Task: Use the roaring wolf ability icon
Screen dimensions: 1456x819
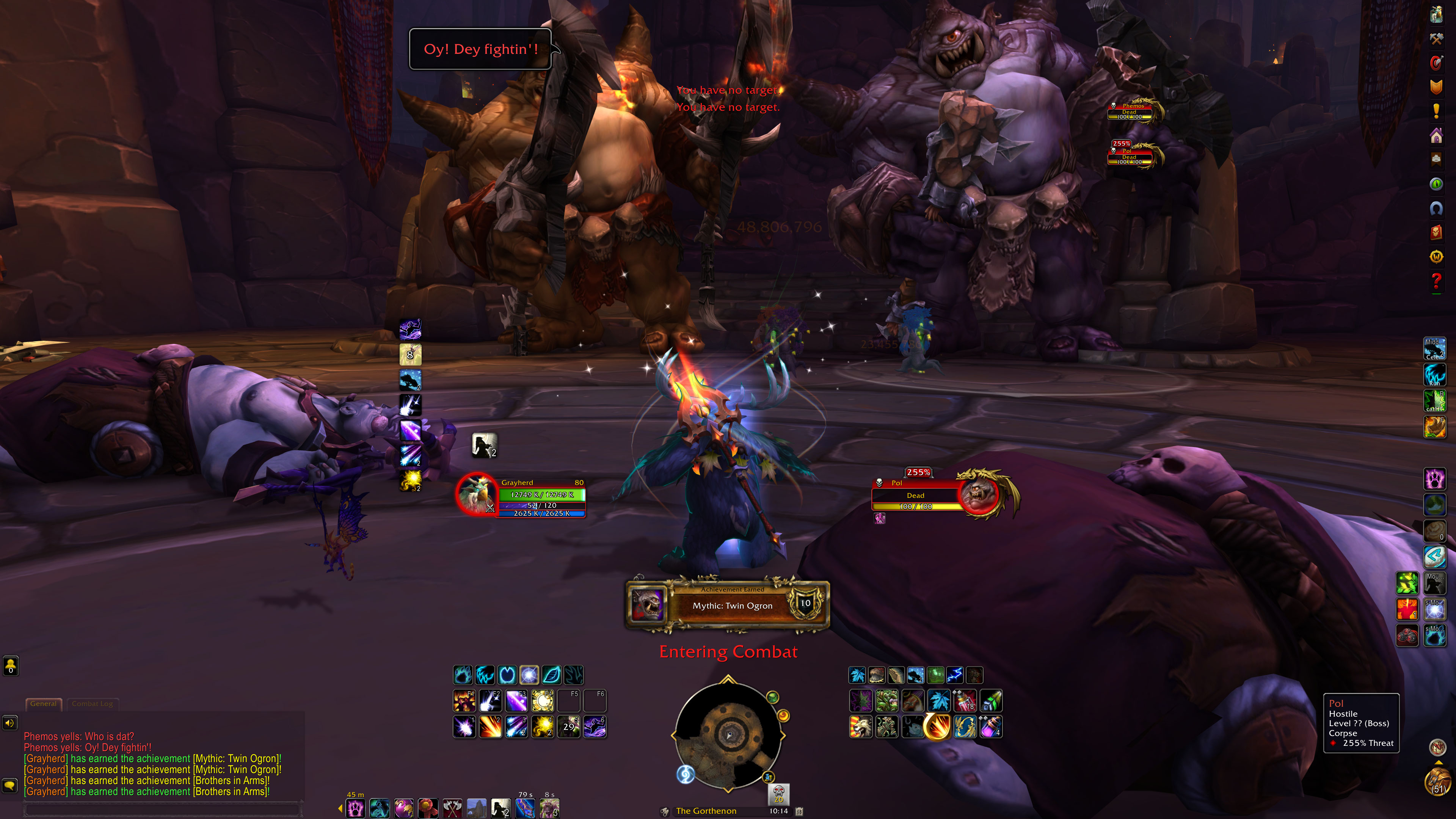Action: pyautogui.click(x=860, y=727)
